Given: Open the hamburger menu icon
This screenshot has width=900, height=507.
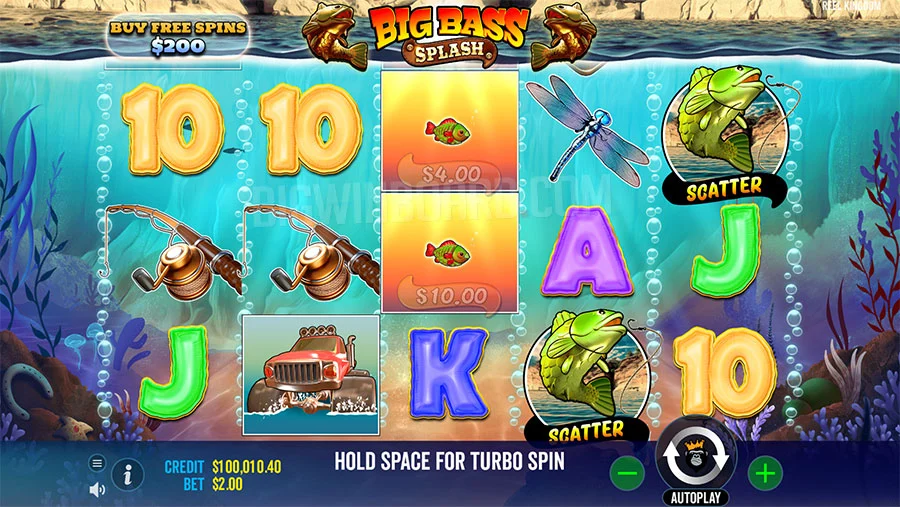Looking at the screenshot, I should point(97,463).
